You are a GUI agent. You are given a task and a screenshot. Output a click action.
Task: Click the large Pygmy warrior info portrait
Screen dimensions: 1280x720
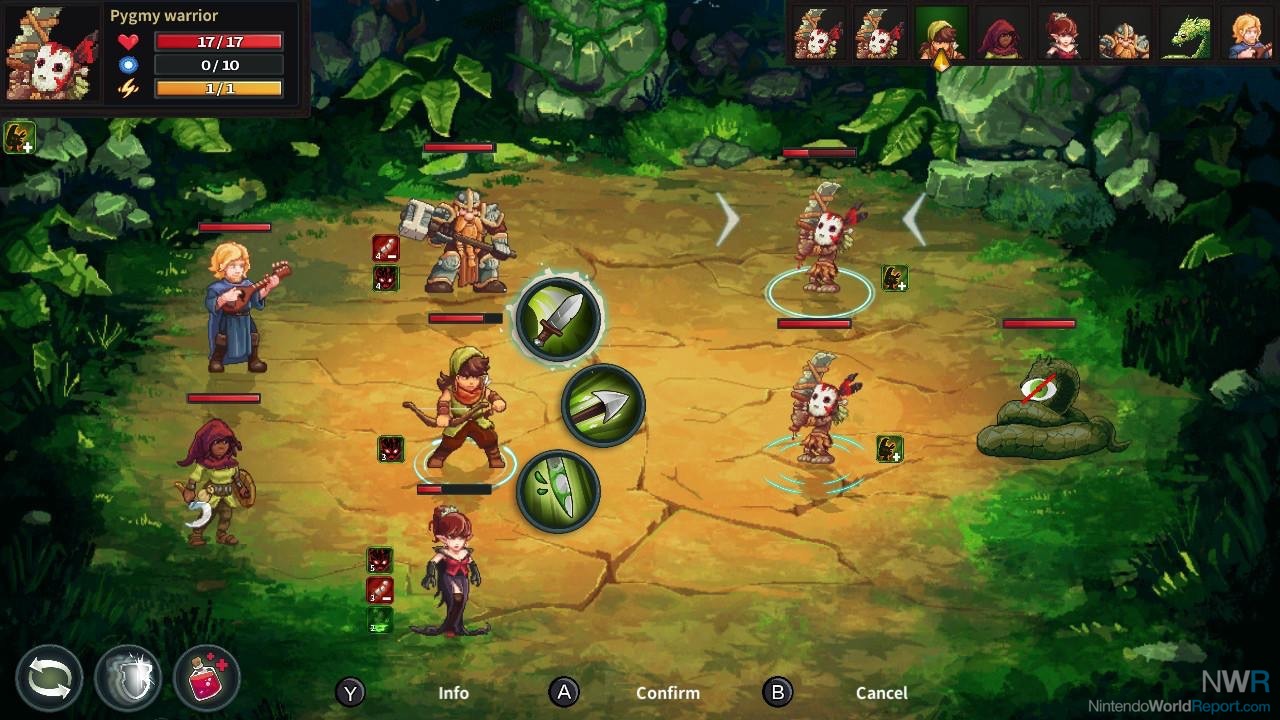coord(52,53)
